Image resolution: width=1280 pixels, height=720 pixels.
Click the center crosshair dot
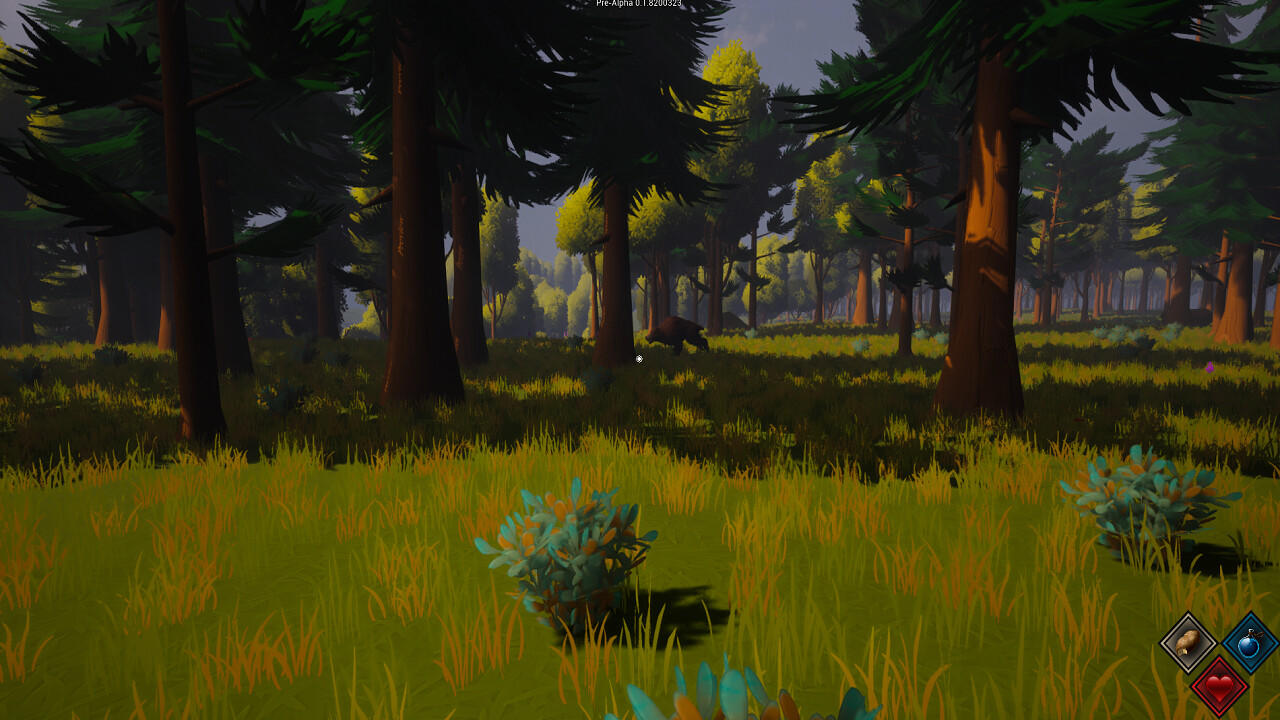click(x=639, y=359)
